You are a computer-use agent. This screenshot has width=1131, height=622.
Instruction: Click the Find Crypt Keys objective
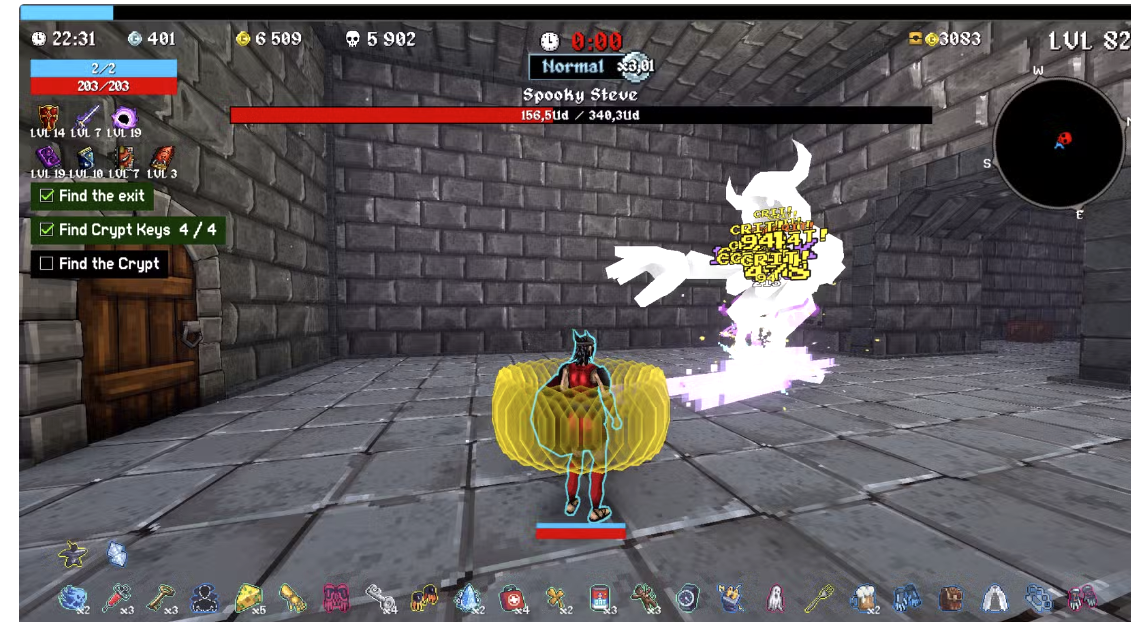[x=127, y=230]
